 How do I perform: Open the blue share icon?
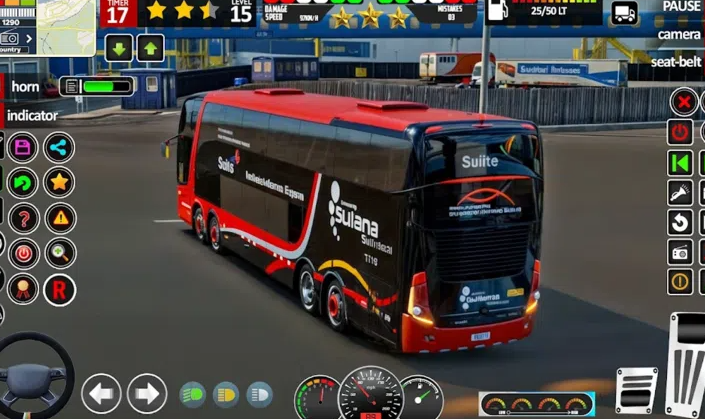click(x=59, y=148)
